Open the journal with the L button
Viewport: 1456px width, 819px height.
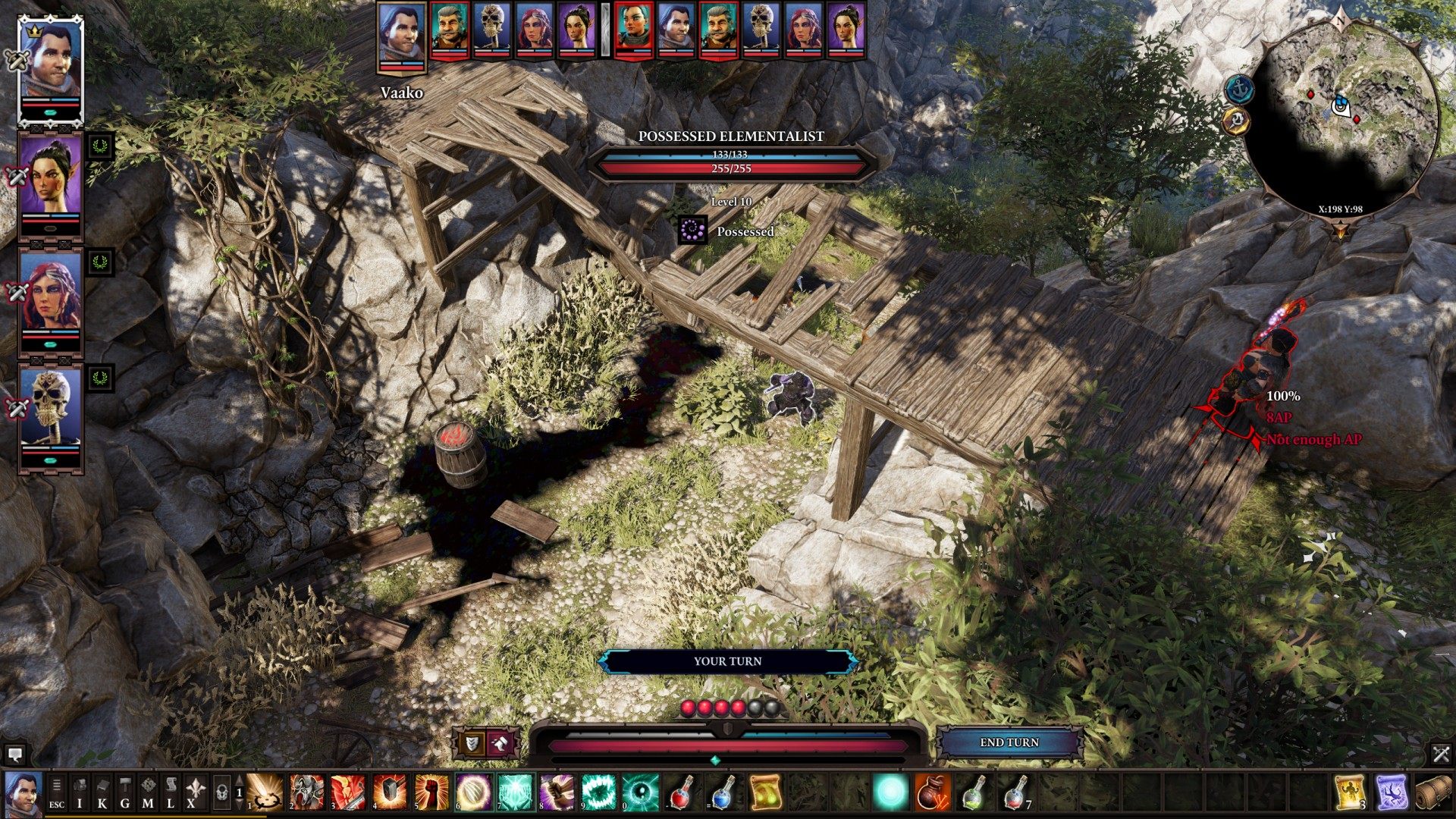click(x=171, y=792)
